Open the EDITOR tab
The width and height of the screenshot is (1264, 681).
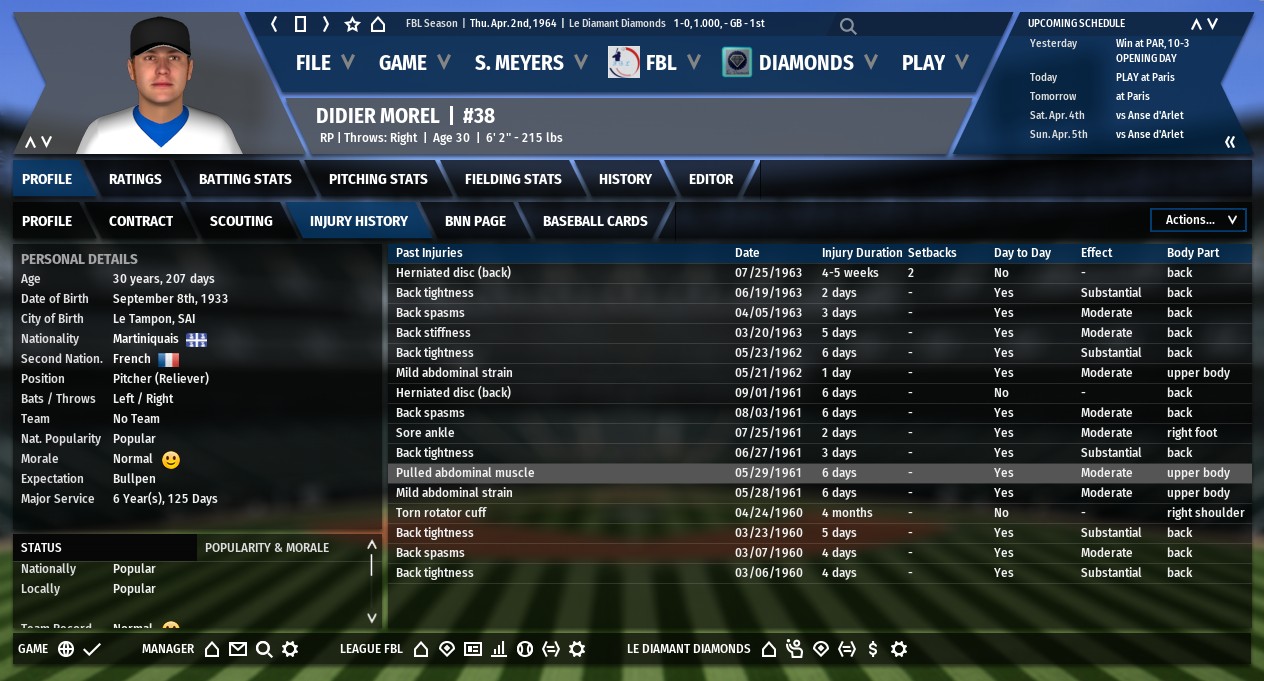[711, 179]
